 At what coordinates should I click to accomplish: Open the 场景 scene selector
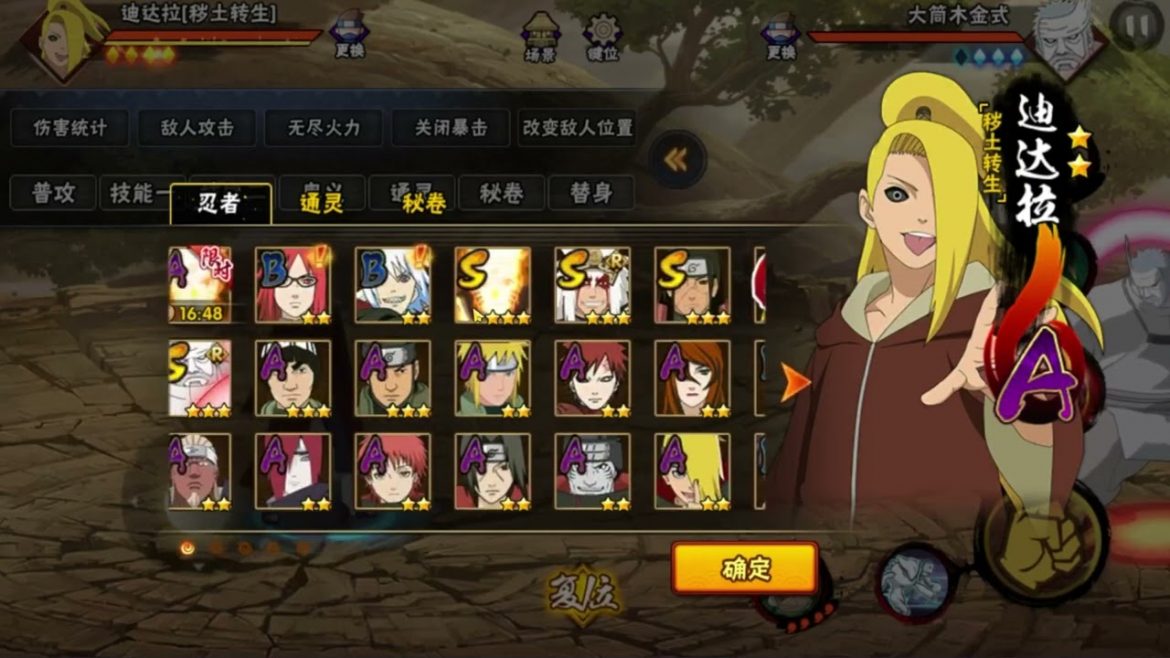click(x=540, y=36)
